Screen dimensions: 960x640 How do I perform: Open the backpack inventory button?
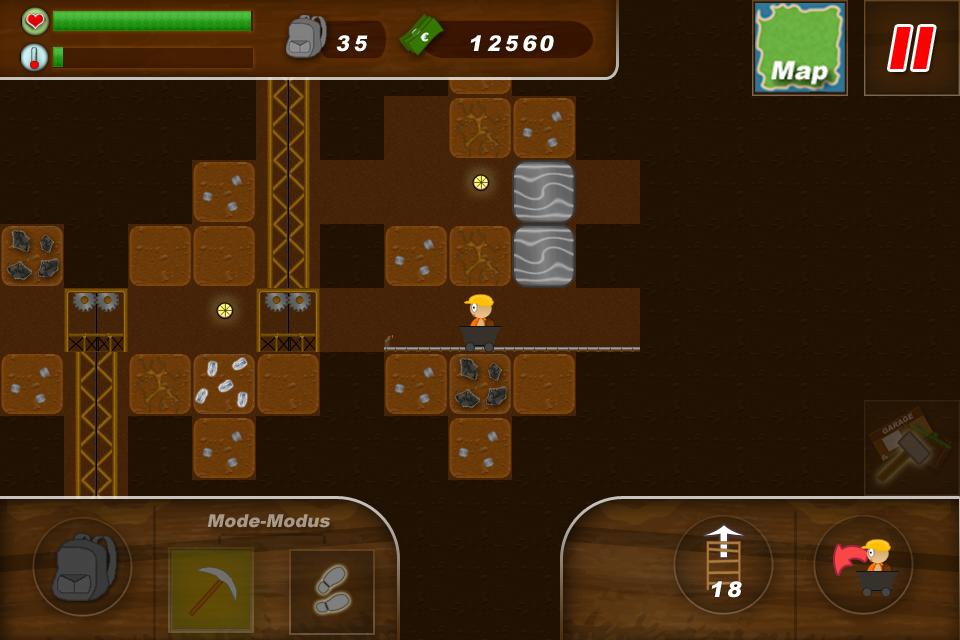pos(82,566)
